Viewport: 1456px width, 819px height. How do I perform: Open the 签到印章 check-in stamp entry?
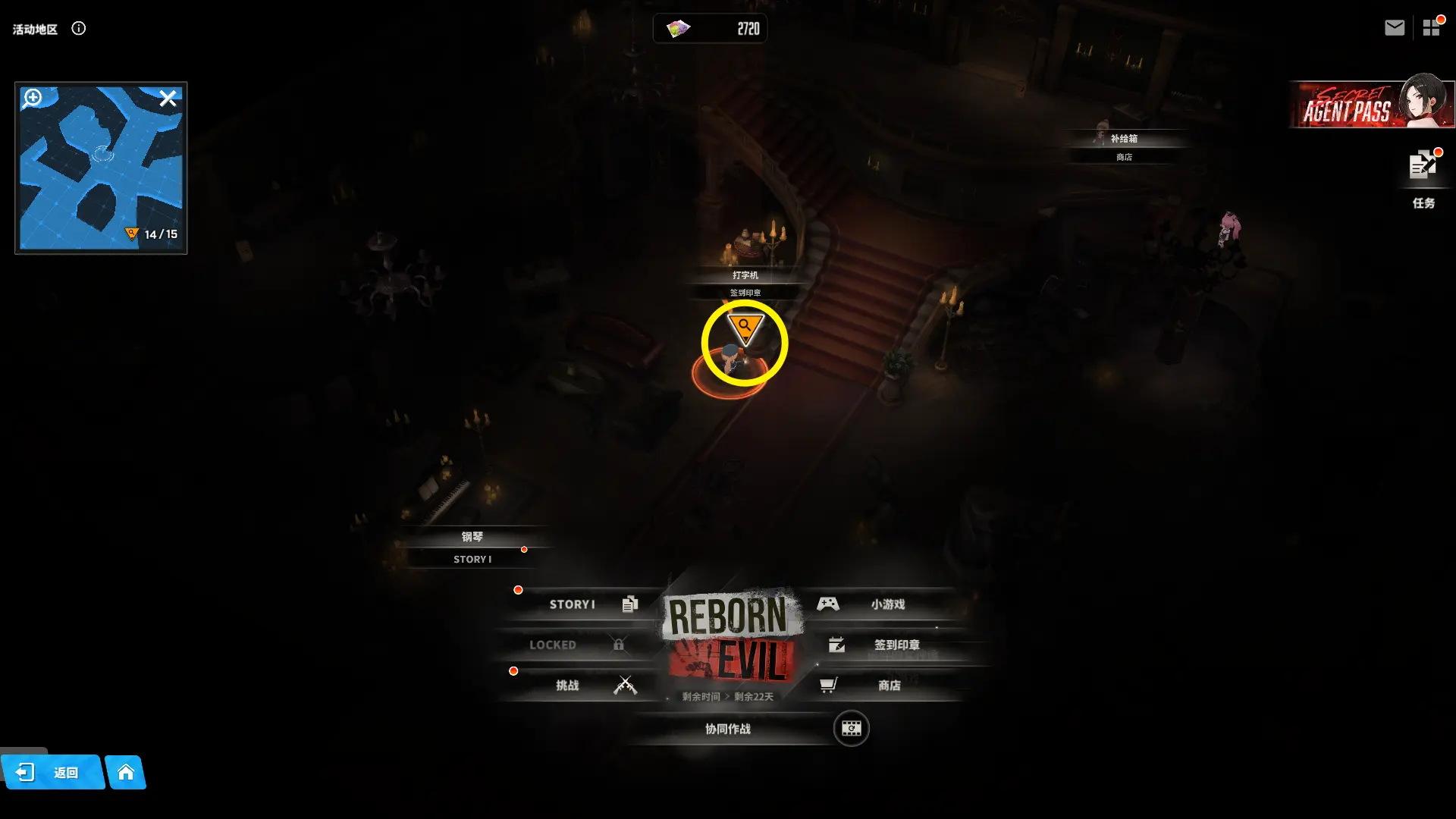point(886,645)
